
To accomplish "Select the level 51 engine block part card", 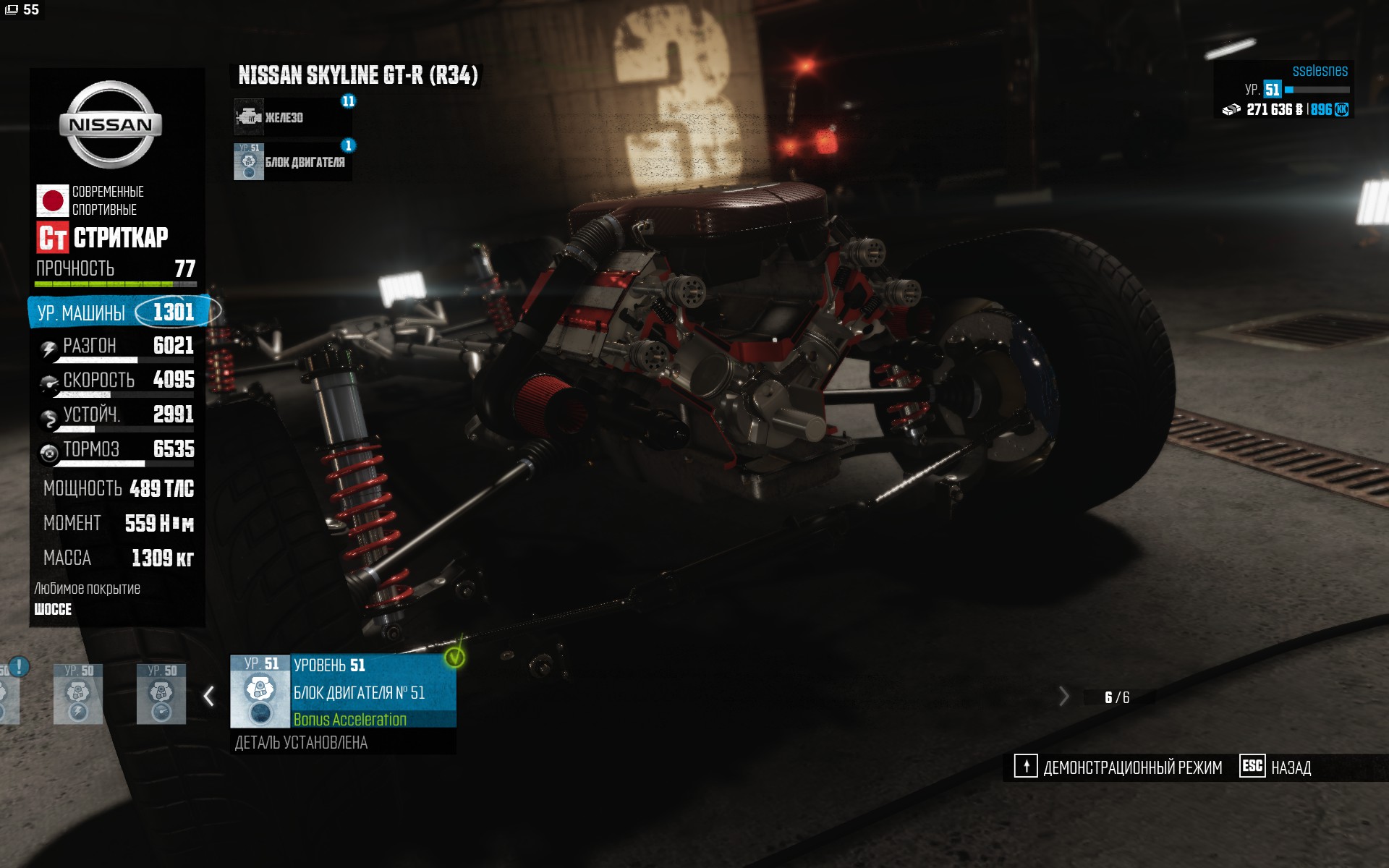I will (x=343, y=692).
